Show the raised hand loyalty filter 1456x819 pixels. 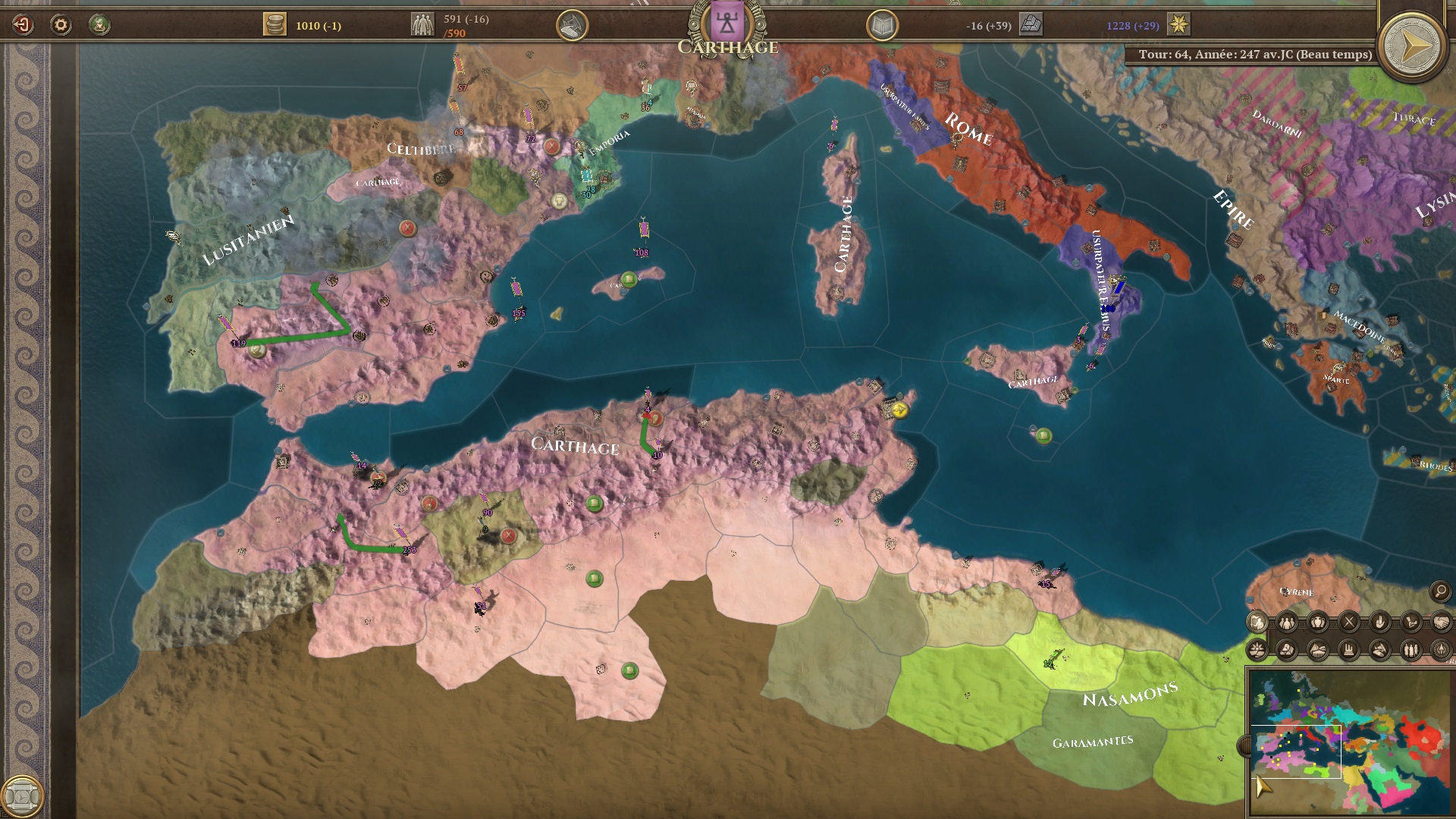point(1380,623)
